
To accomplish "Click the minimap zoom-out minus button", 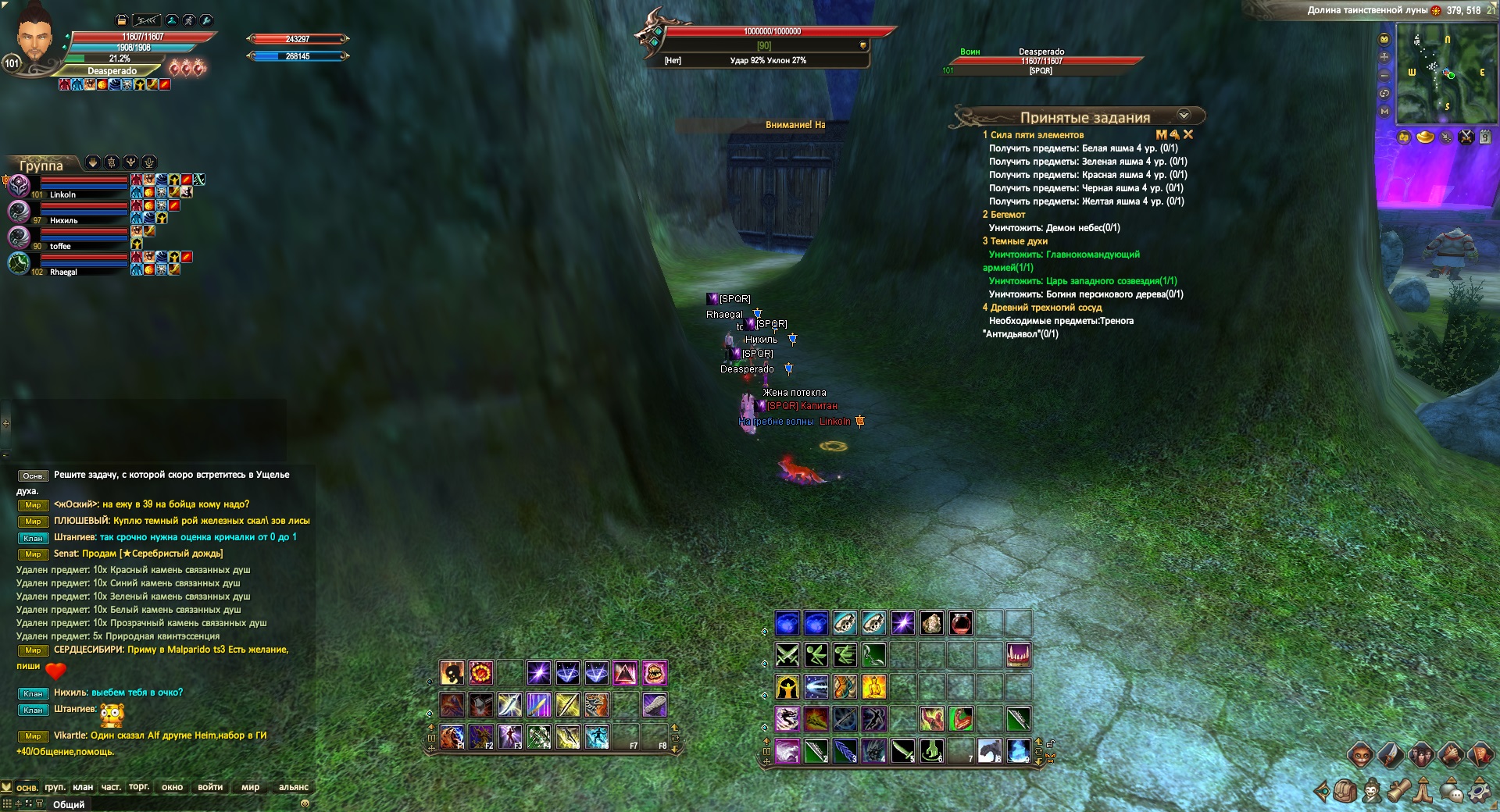I will point(1384,75).
